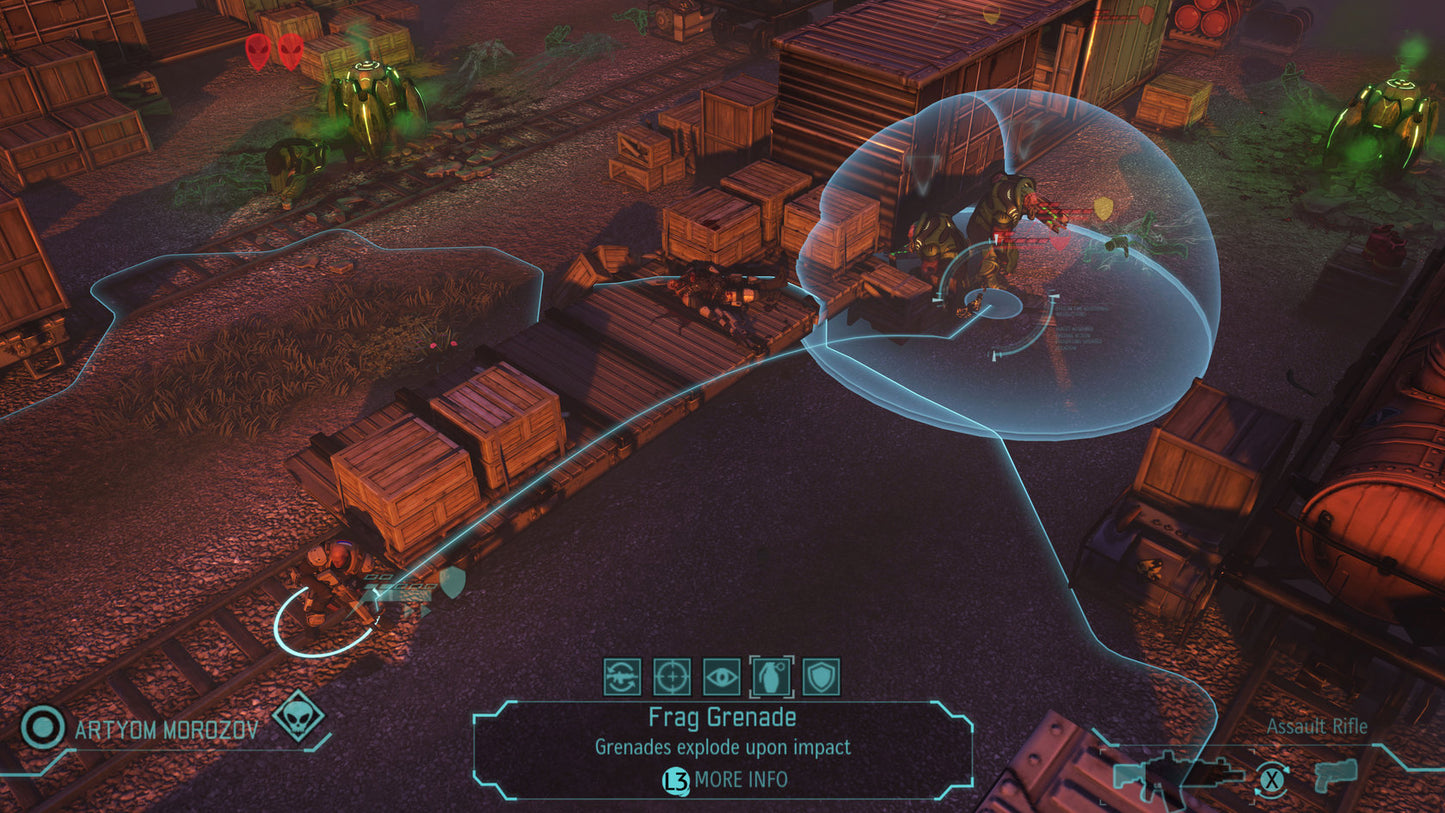This screenshot has width=1445, height=813.
Task: Click the Assault Rifle weapon label
Action: [x=1317, y=727]
